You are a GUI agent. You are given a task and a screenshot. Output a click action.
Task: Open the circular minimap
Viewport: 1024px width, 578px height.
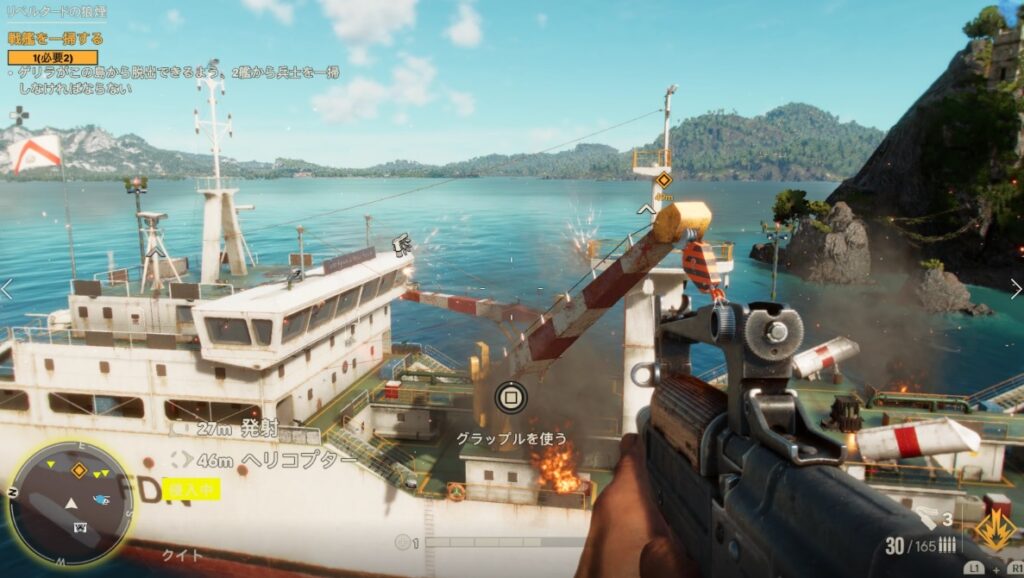pyautogui.click(x=70, y=503)
